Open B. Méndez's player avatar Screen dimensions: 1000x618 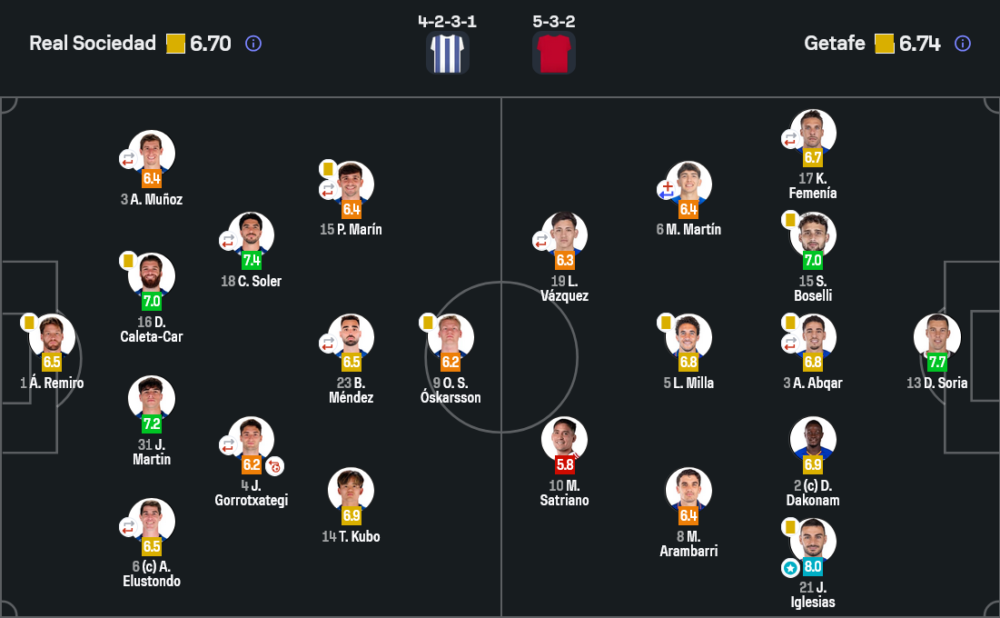point(351,336)
